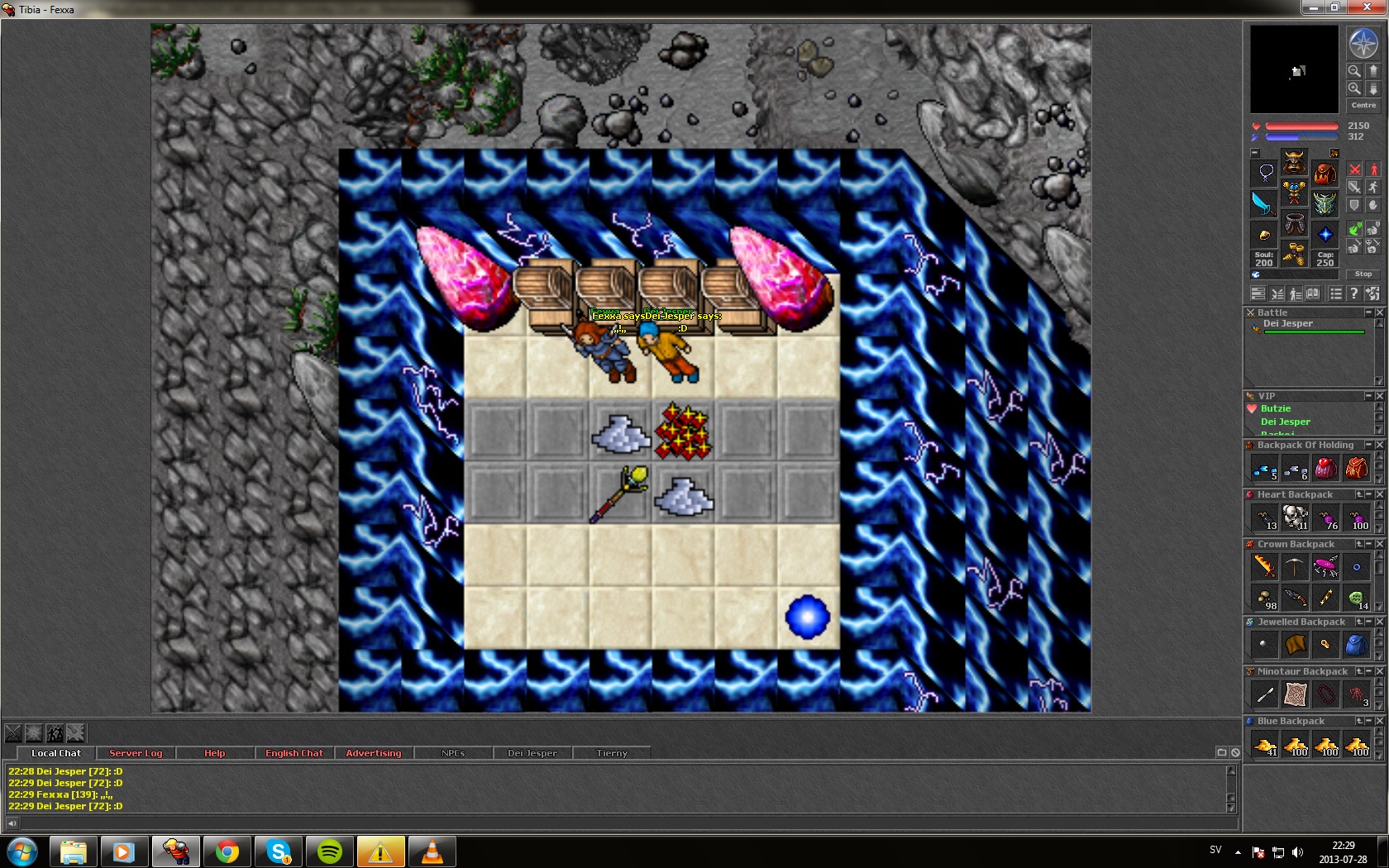
Task: Select the blue sword weapon slot
Action: coord(1263,203)
